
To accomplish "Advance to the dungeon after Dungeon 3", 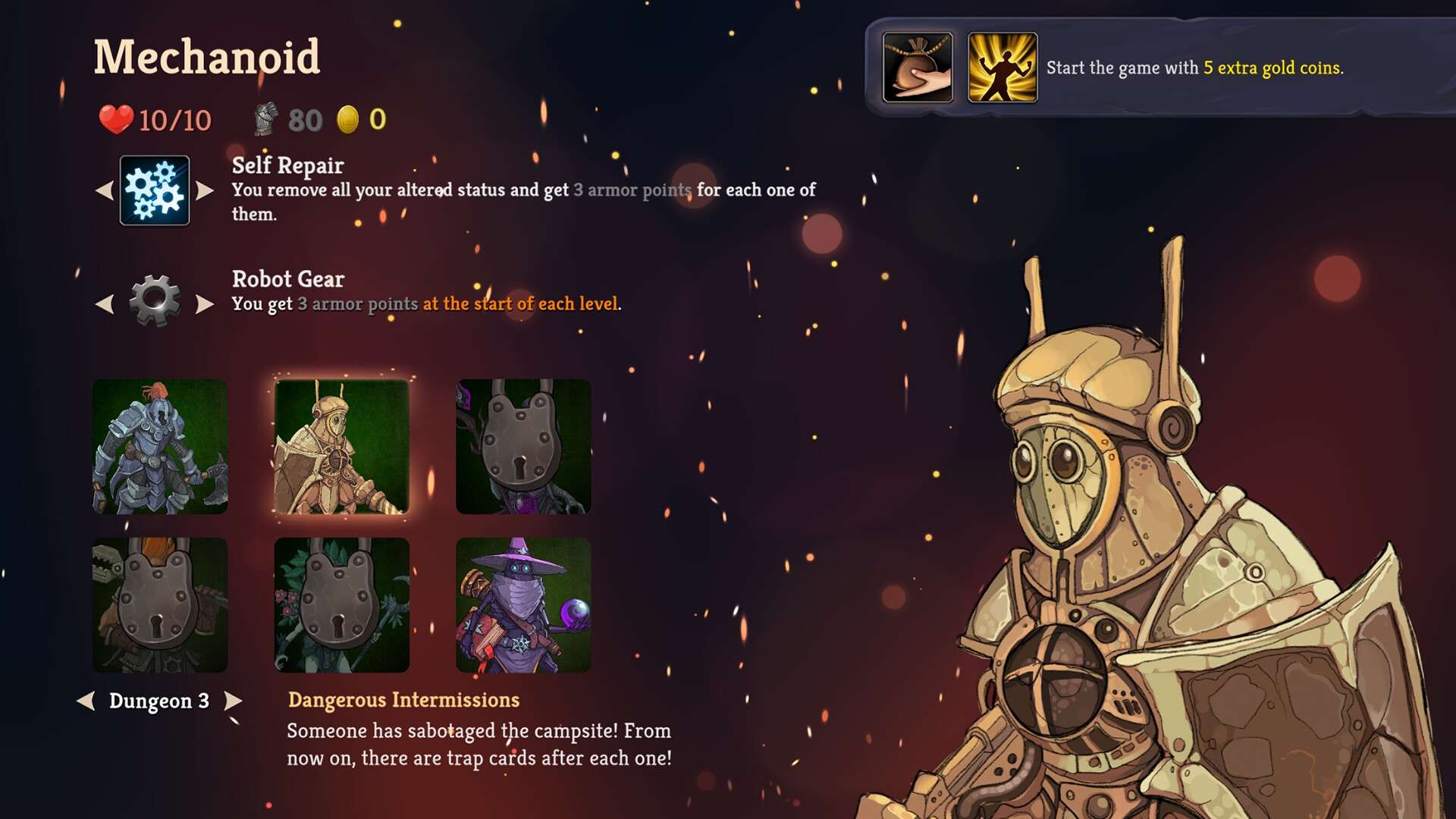I will (234, 701).
